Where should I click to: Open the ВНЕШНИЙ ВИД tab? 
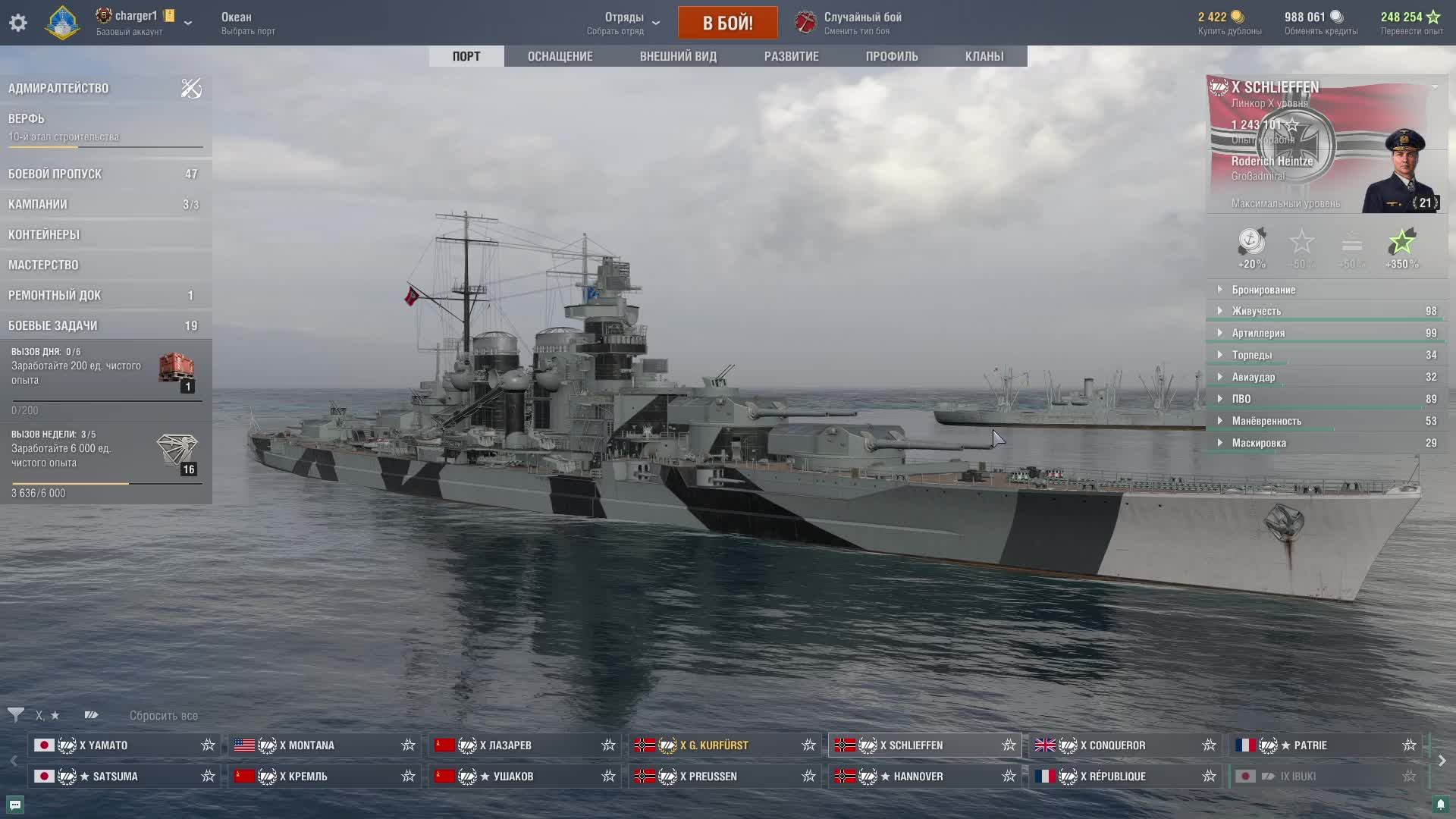(x=677, y=56)
